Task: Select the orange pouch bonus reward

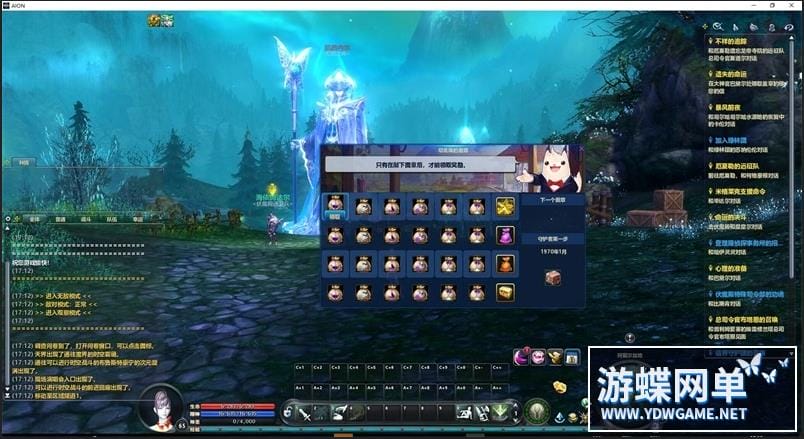Action: pyautogui.click(x=505, y=263)
